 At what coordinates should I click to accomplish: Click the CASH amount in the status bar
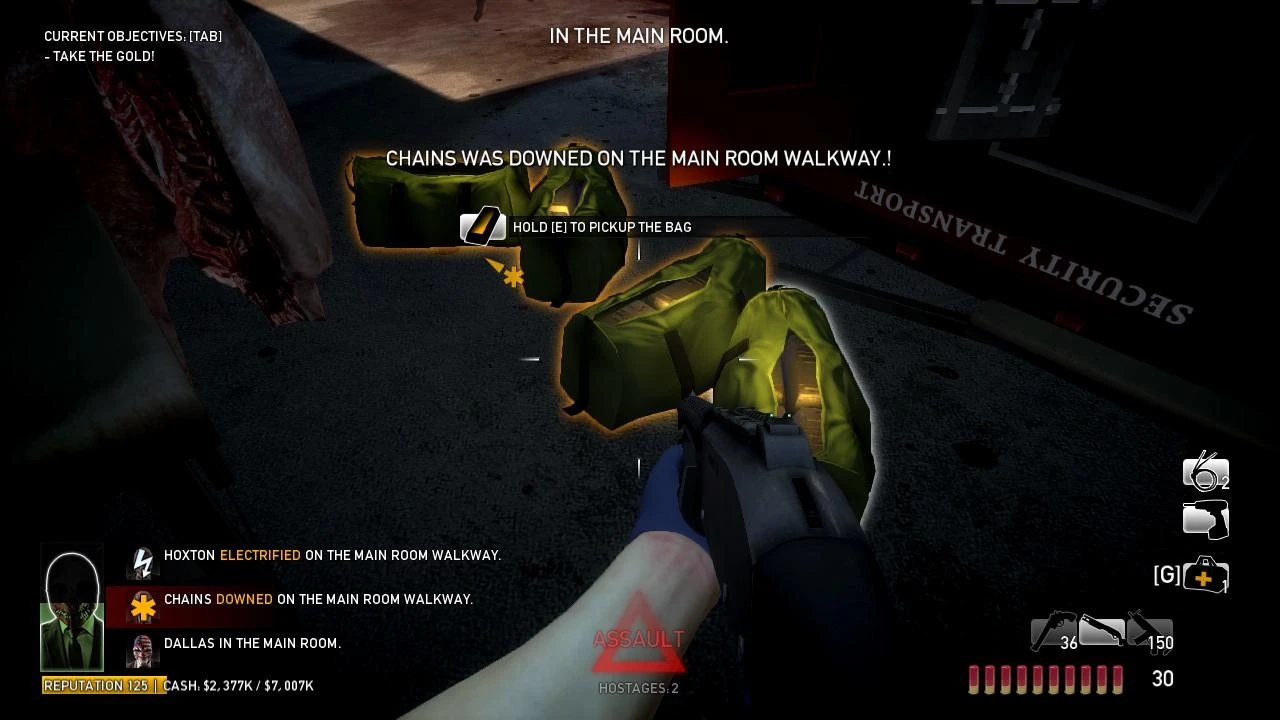pos(238,686)
